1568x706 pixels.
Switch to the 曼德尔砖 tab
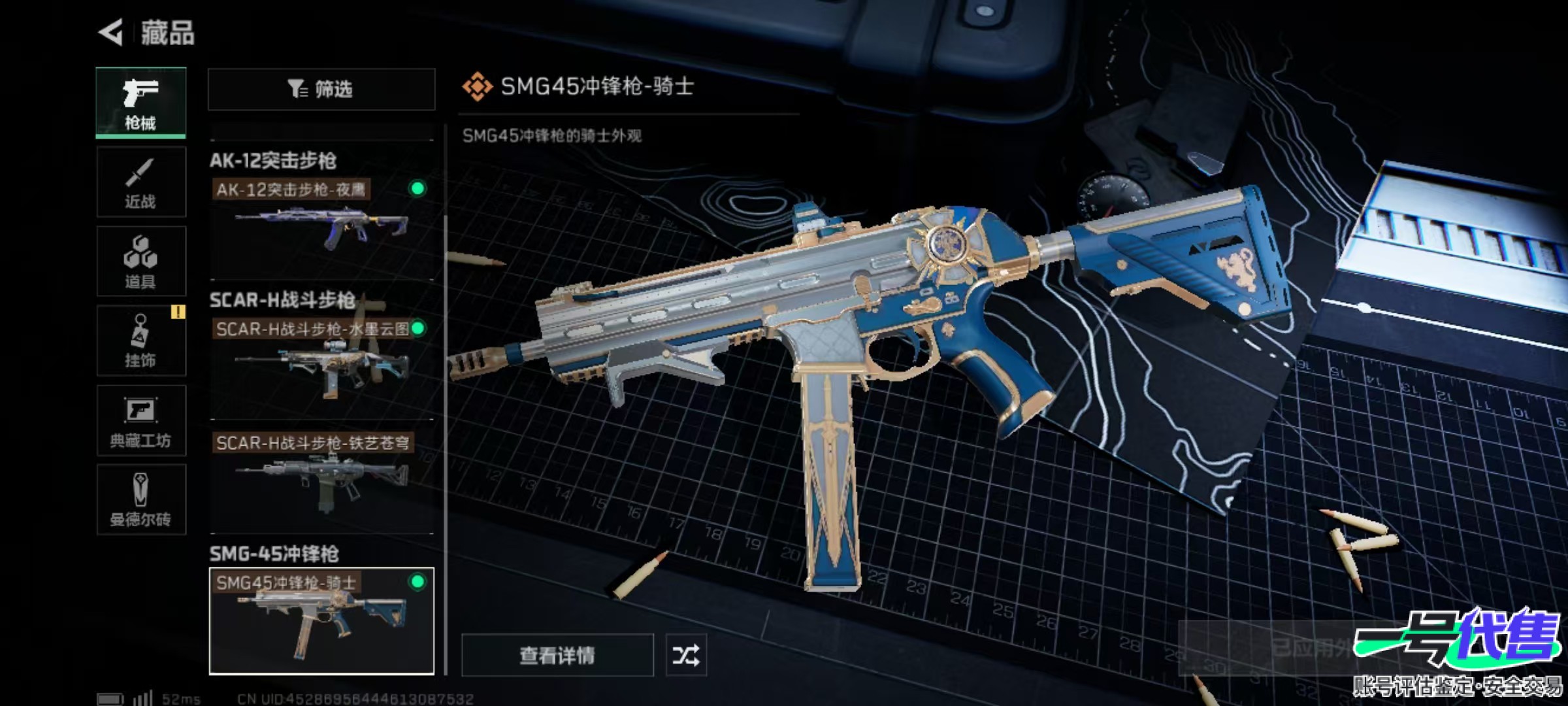point(141,500)
